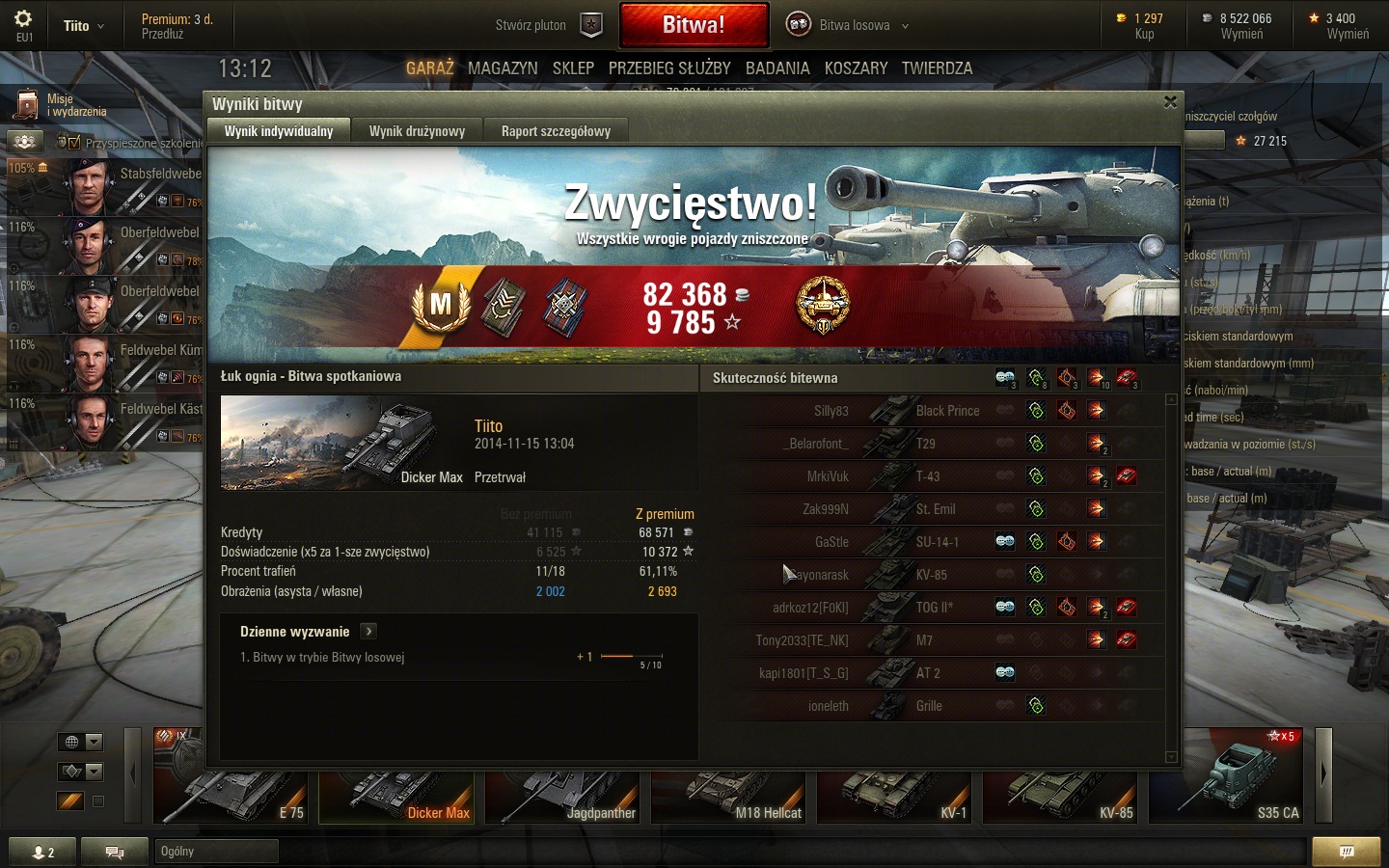Expand the Dzienne wyzwanie arrow button
The height and width of the screenshot is (868, 1389).
[368, 632]
